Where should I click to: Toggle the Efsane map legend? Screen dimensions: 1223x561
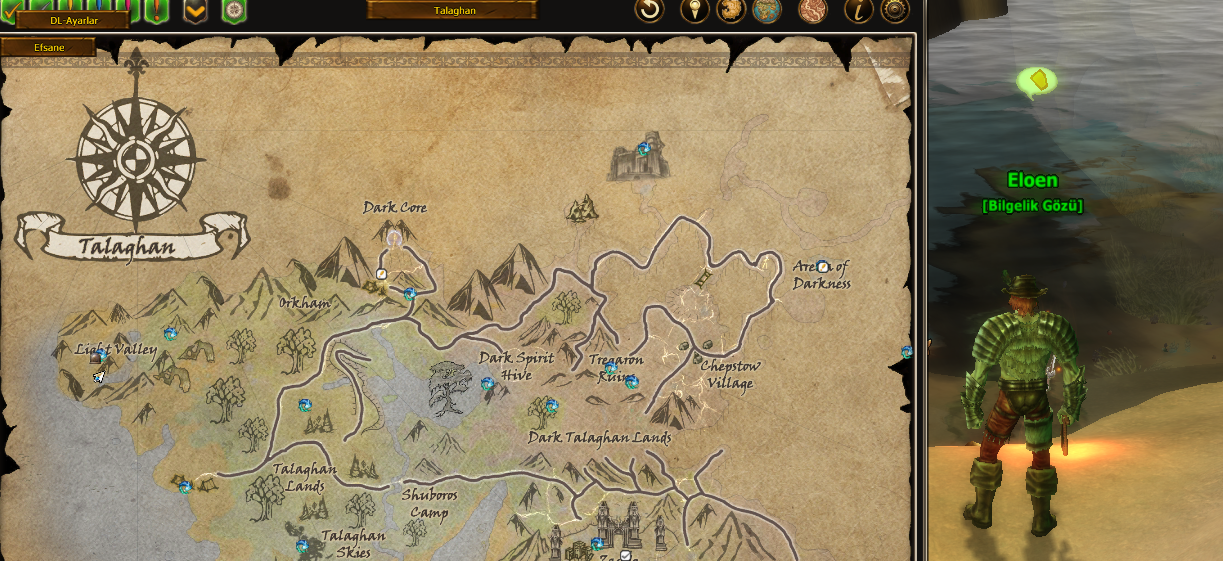coord(49,47)
